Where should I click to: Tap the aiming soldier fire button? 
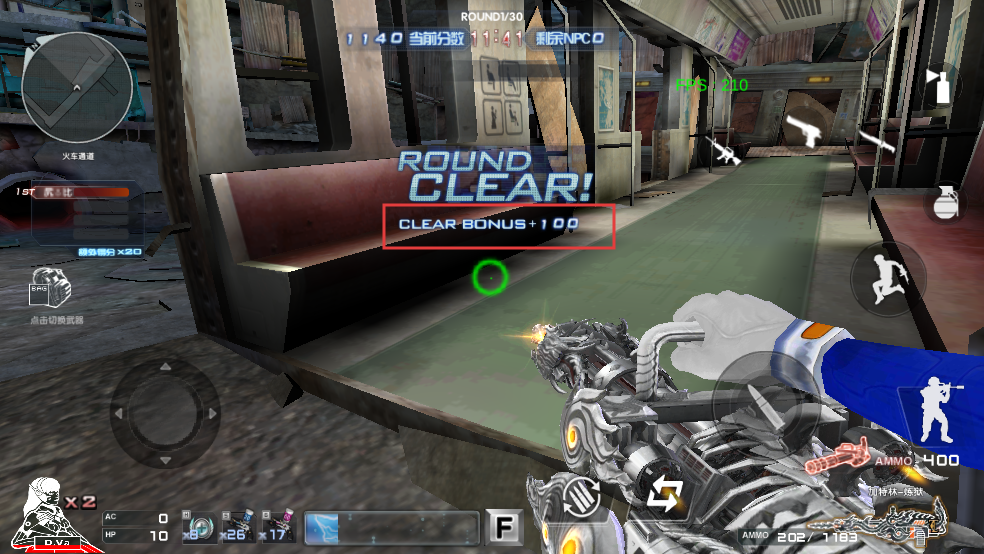(x=937, y=411)
